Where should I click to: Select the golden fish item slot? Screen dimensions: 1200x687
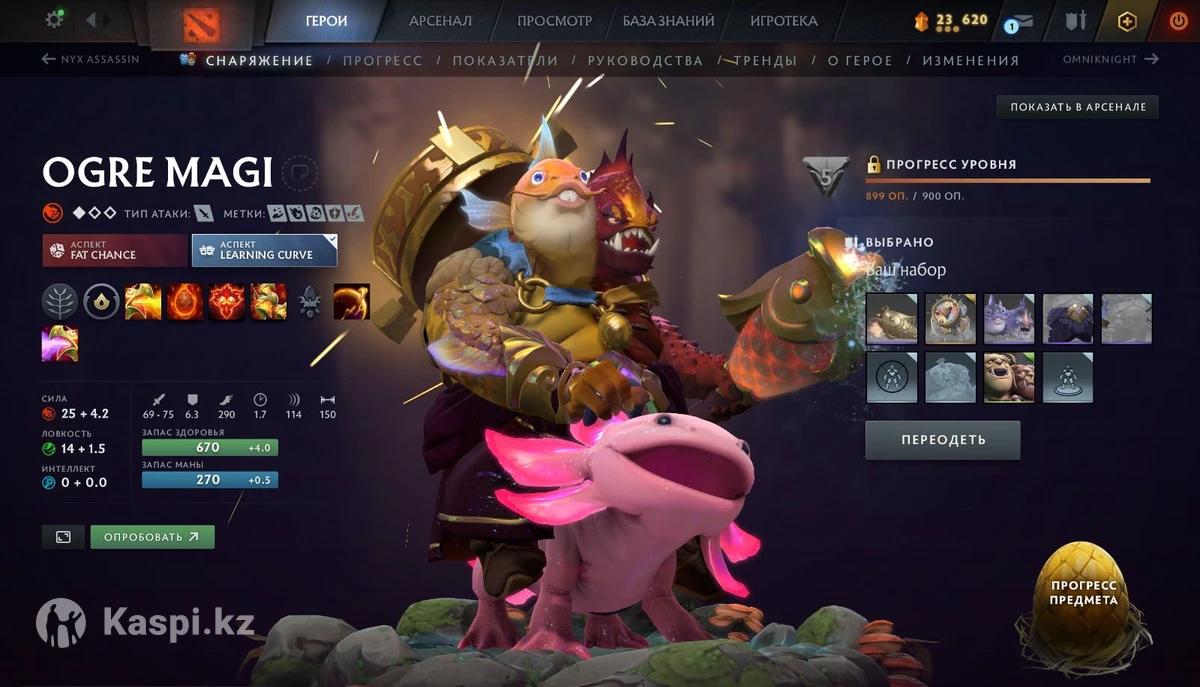[892, 319]
